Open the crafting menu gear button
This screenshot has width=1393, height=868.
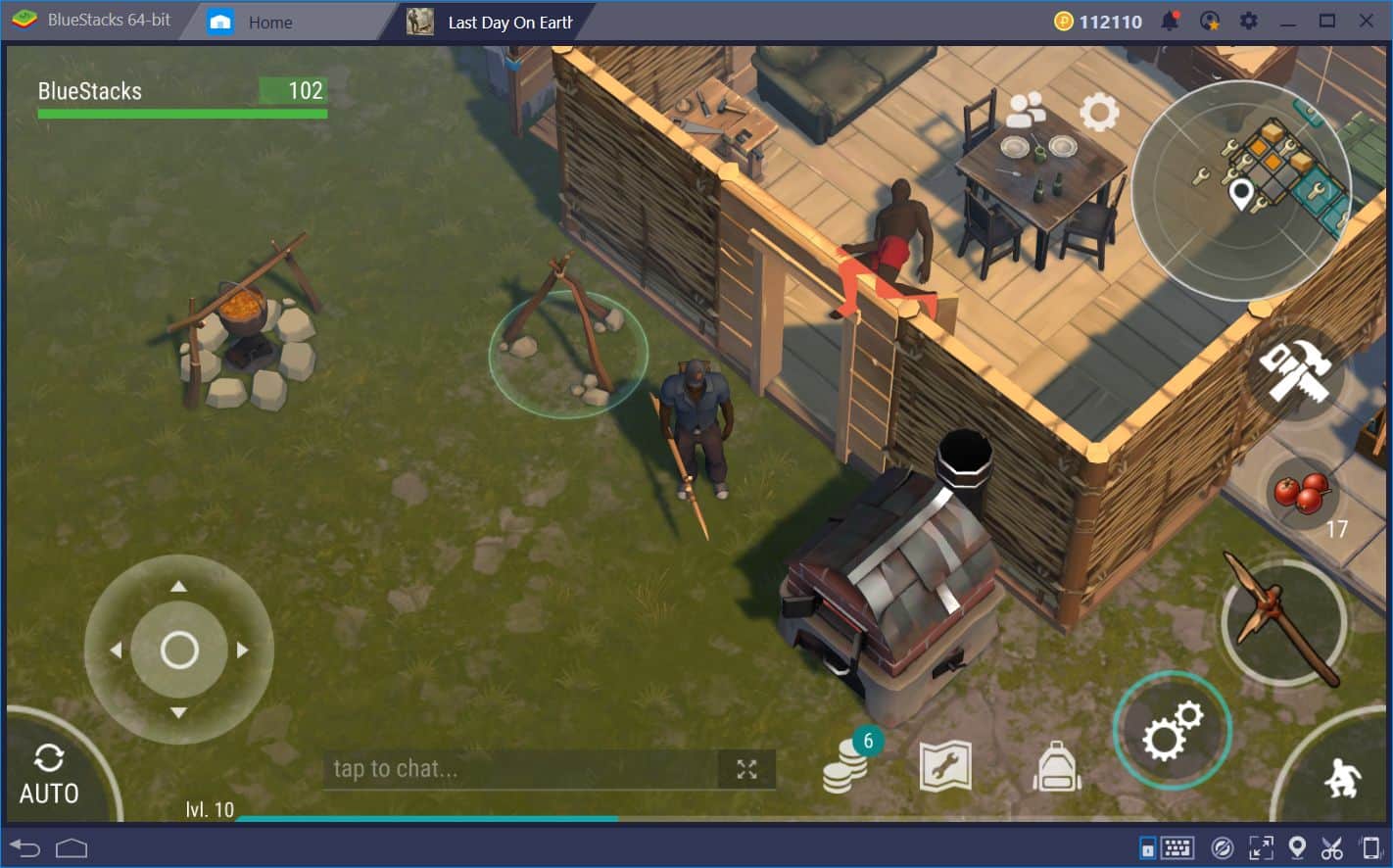click(1173, 729)
